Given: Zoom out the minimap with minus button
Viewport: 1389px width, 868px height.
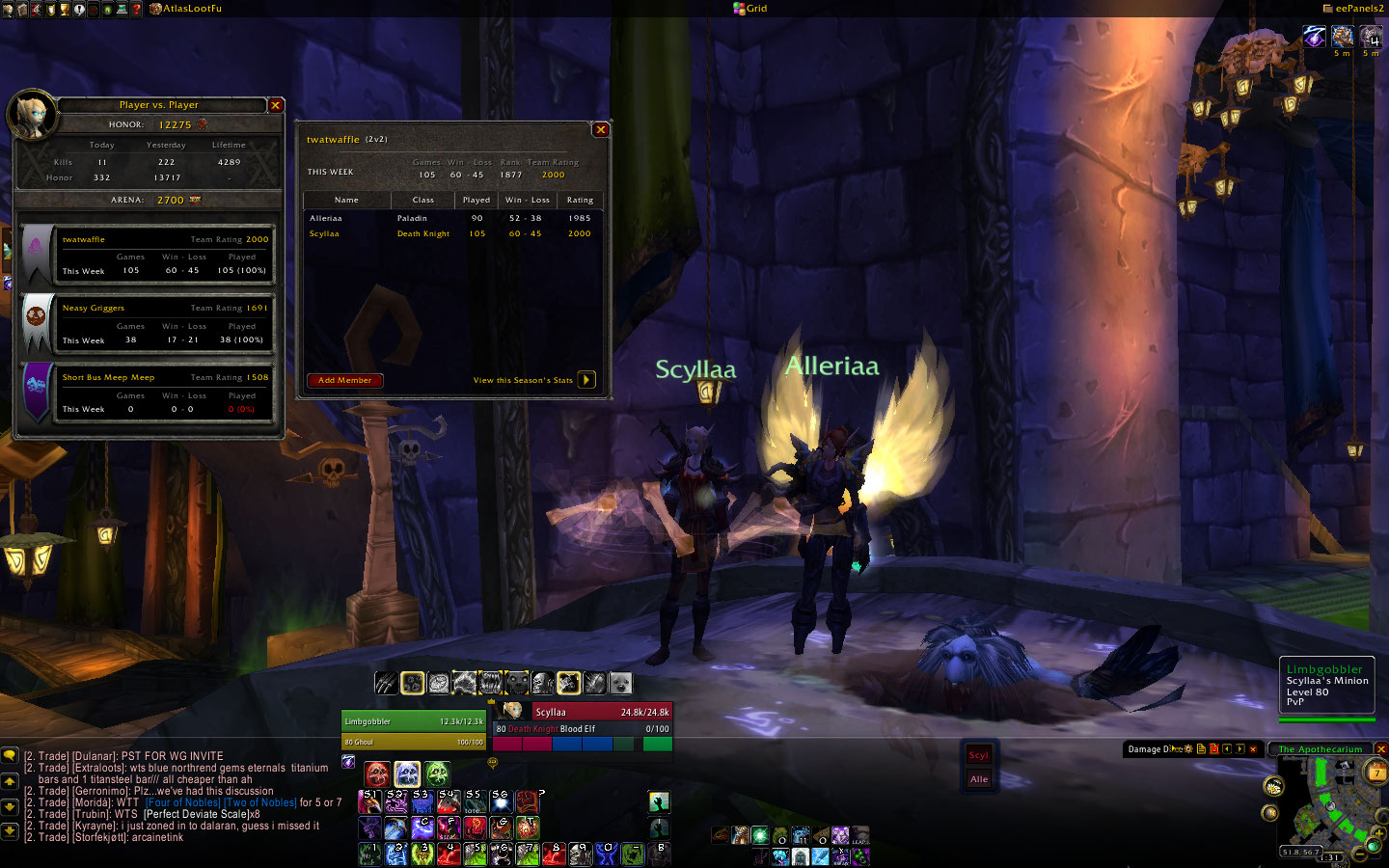Looking at the screenshot, I should click(1359, 853).
